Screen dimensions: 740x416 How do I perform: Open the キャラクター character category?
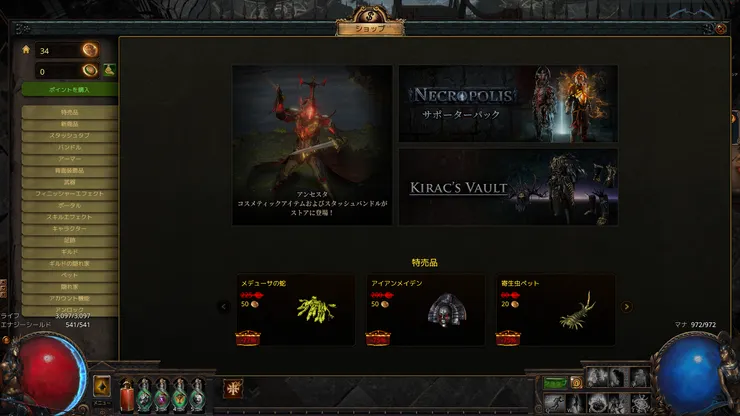pyautogui.click(x=69, y=228)
